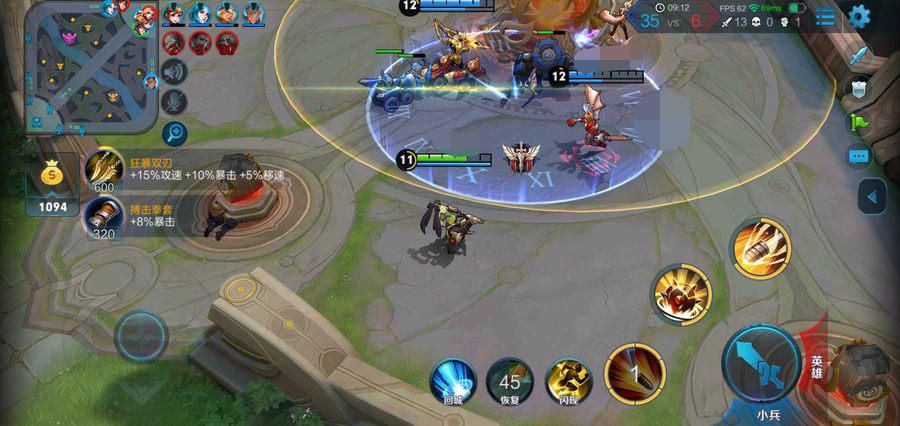900x426 pixels.
Task: Cast the rocket missile ultimate skill
Action: coord(761,246)
